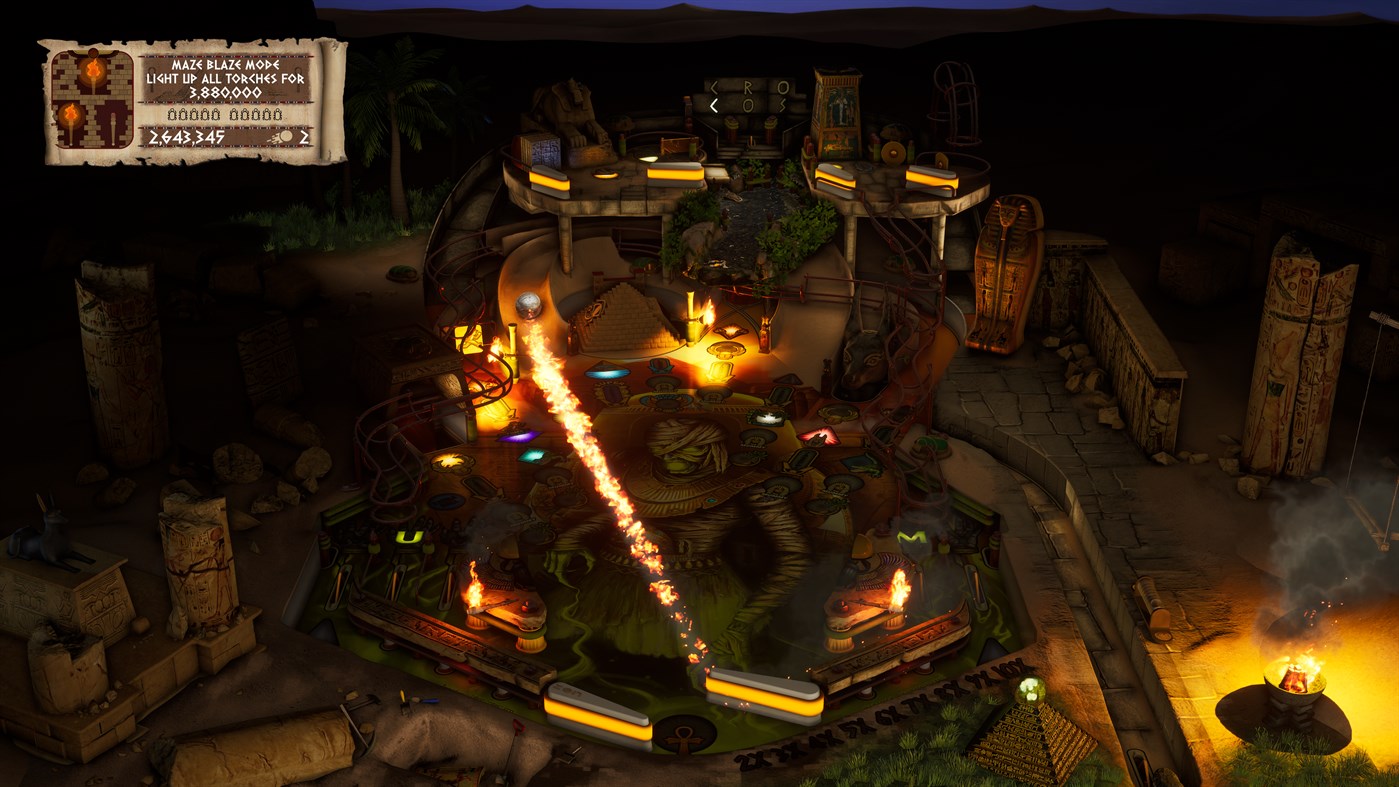Click the Maze Blaze Mode title text
The height and width of the screenshot is (787, 1399).
[x=225, y=63]
